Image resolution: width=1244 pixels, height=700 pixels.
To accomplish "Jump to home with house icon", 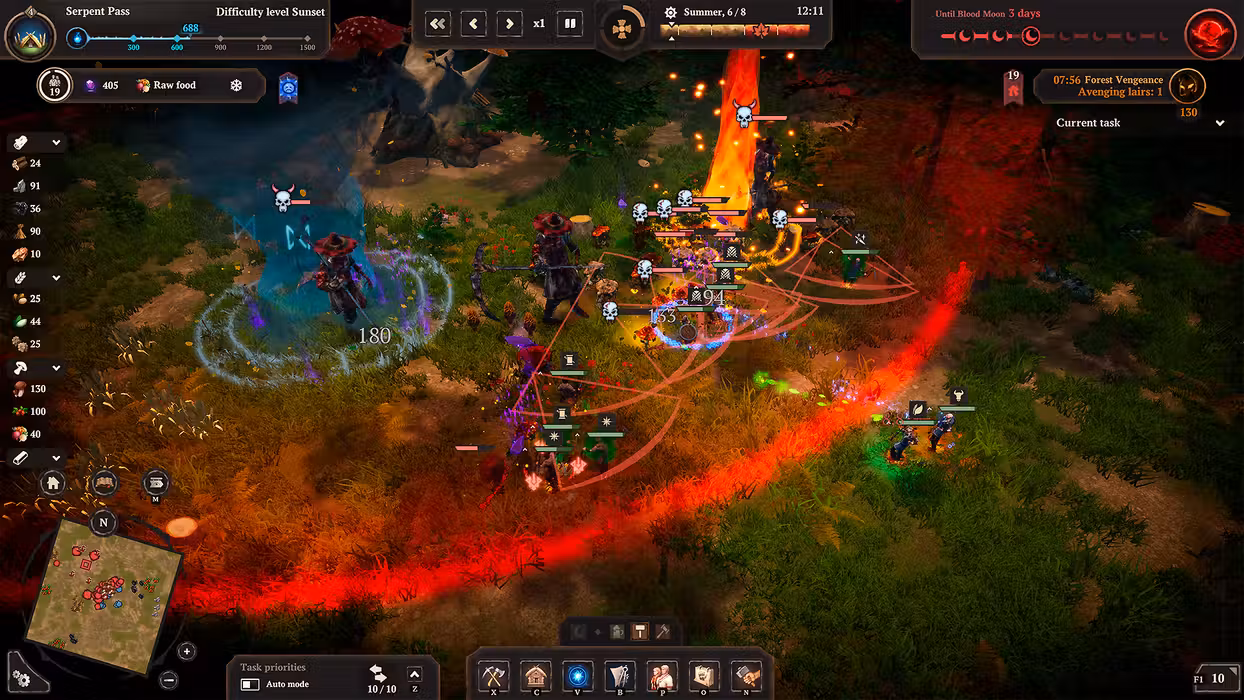I will (x=54, y=484).
